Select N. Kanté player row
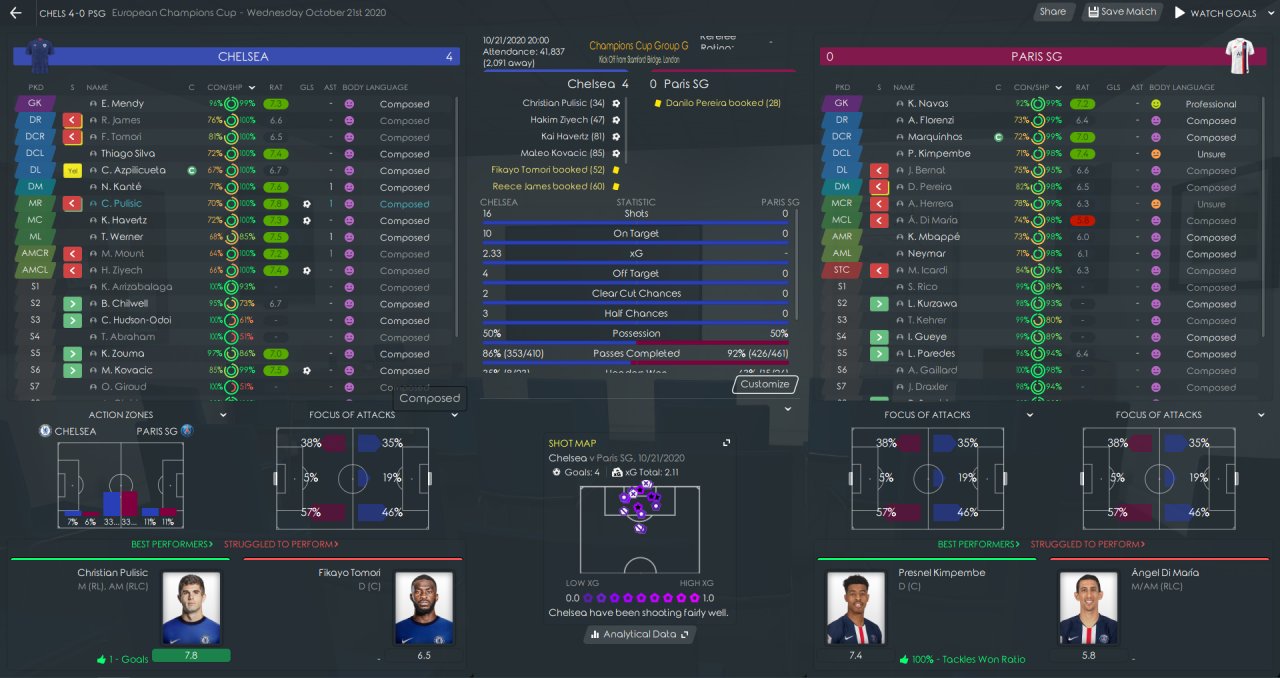Viewport: 1280px width, 678px height. coord(121,187)
